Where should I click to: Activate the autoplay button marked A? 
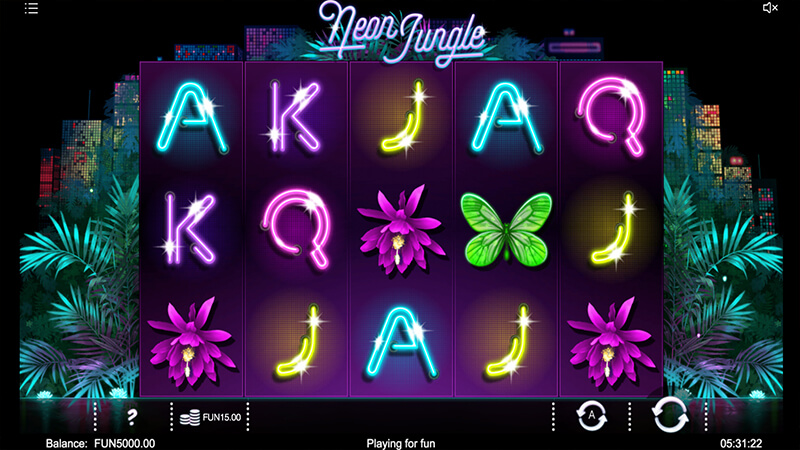590,414
